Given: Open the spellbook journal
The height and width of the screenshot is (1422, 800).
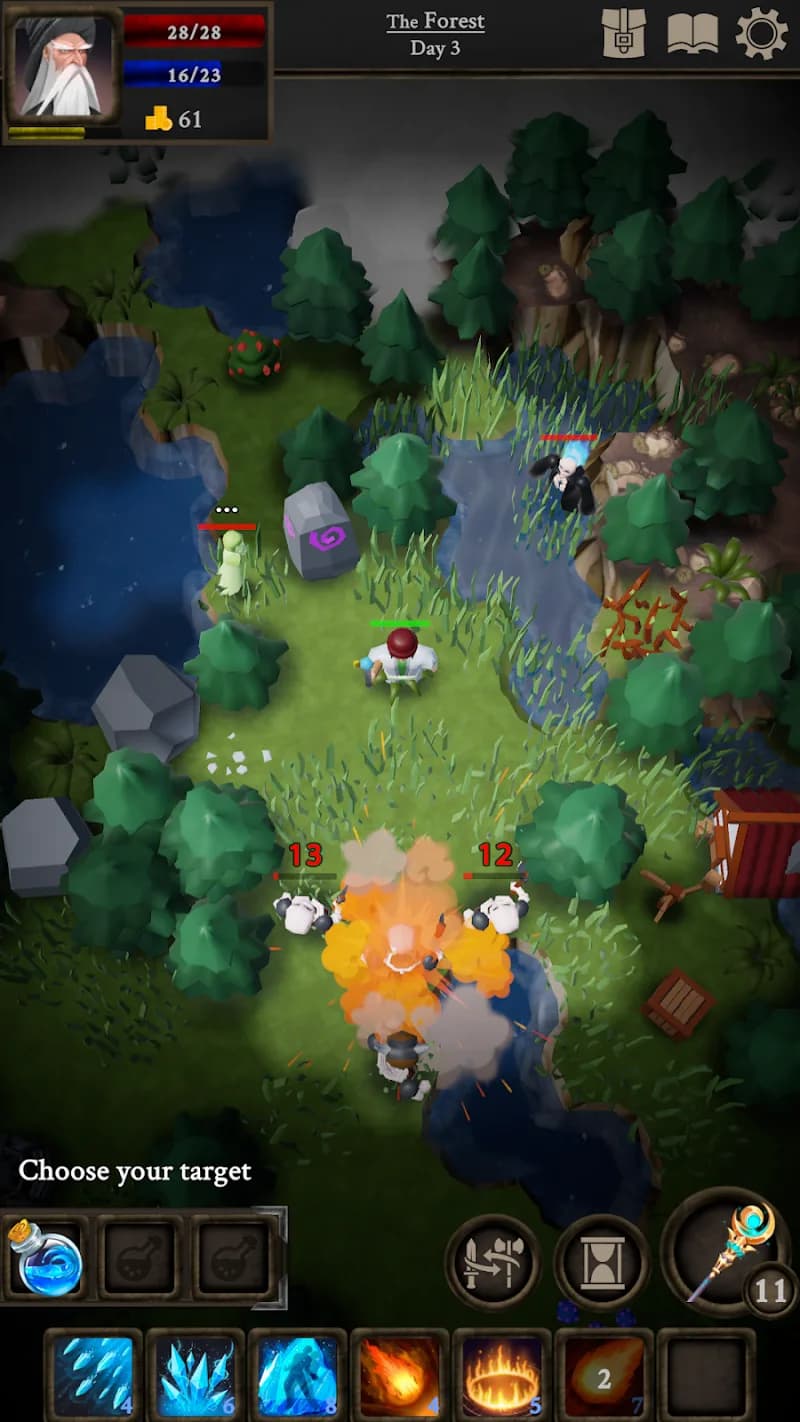Looking at the screenshot, I should (x=692, y=34).
